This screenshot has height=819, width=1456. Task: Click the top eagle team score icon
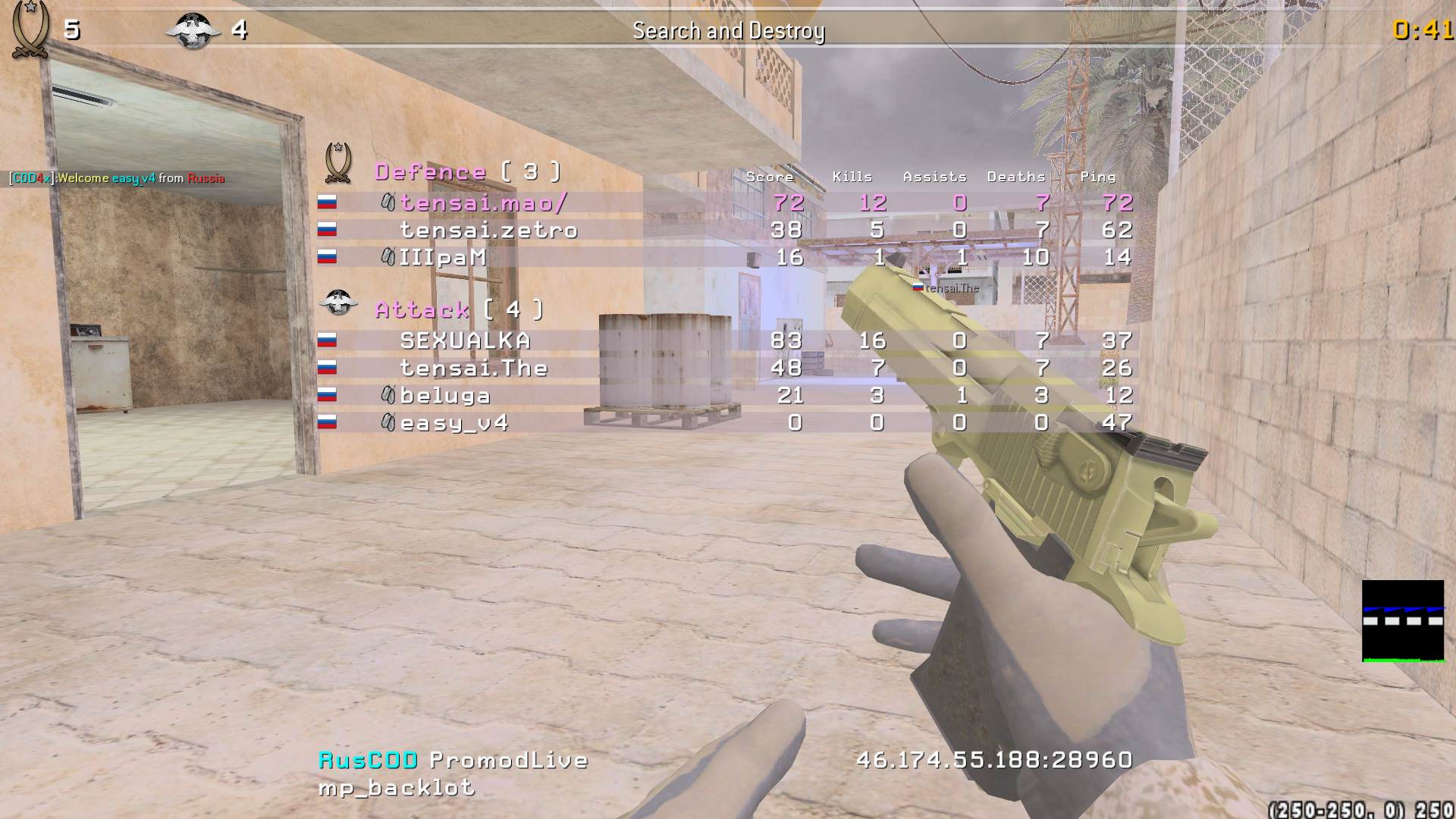point(193,31)
